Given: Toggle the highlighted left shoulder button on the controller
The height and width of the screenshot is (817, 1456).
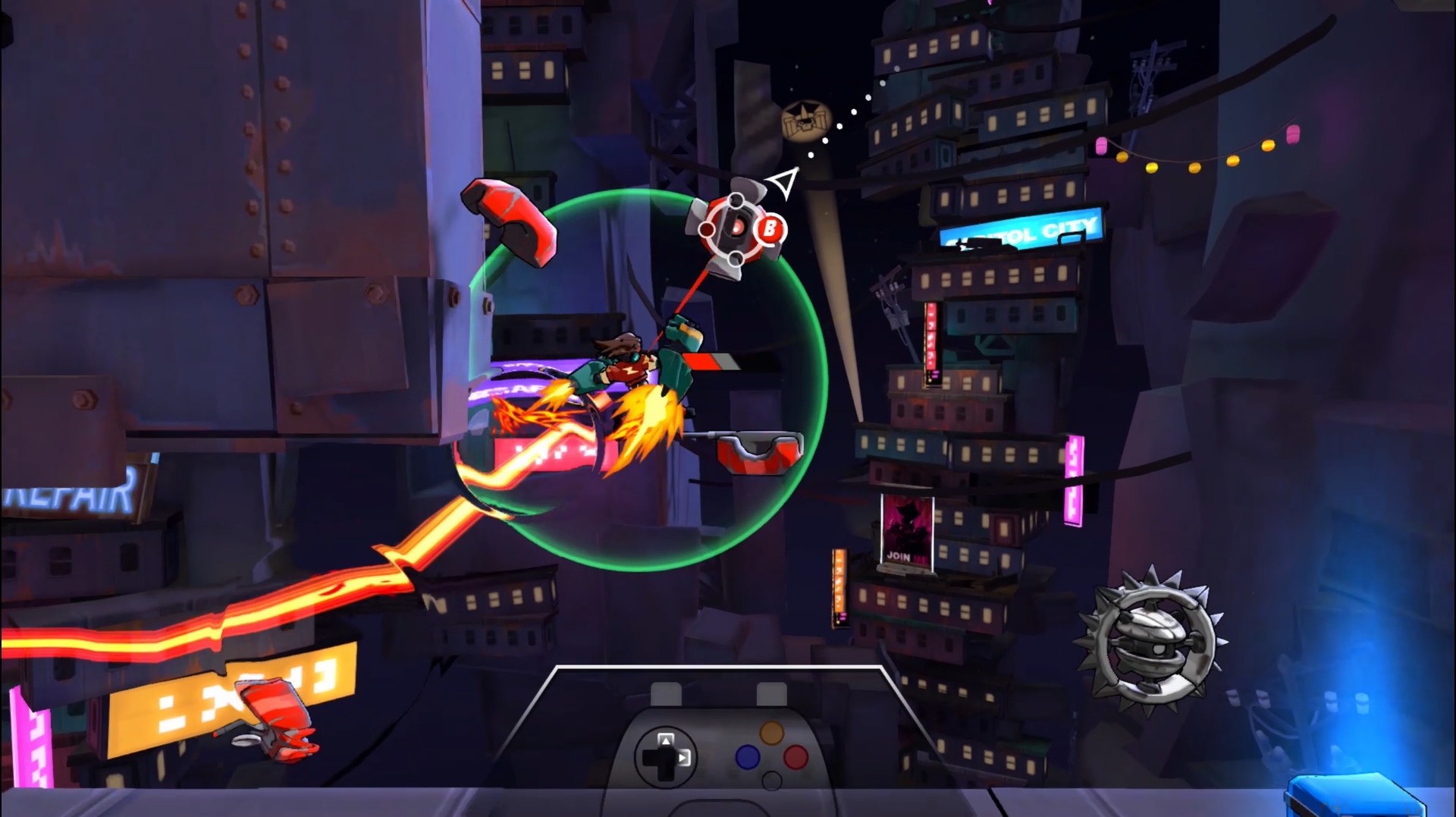Looking at the screenshot, I should click(665, 692).
